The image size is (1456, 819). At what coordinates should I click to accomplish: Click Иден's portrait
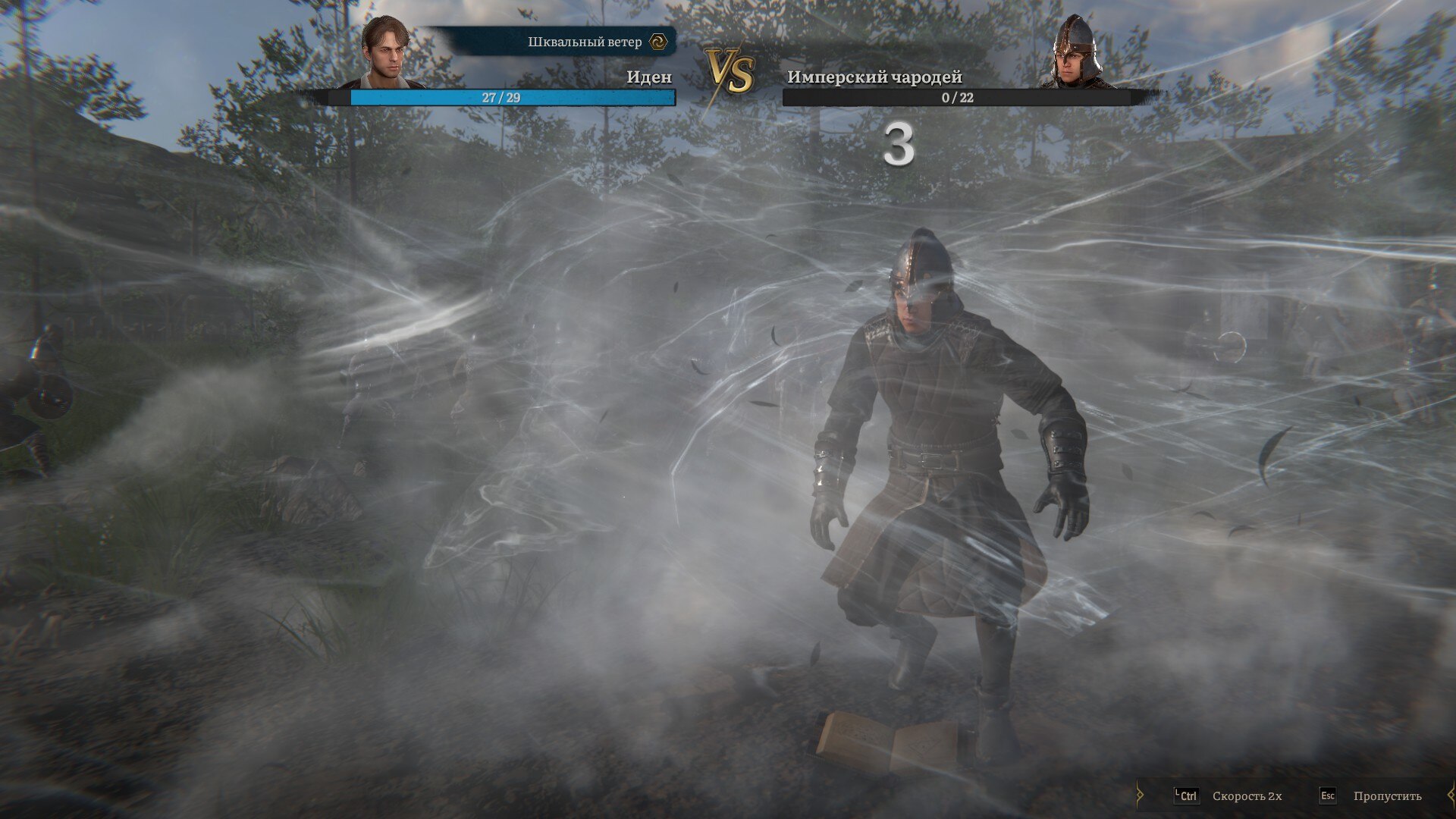(x=385, y=52)
